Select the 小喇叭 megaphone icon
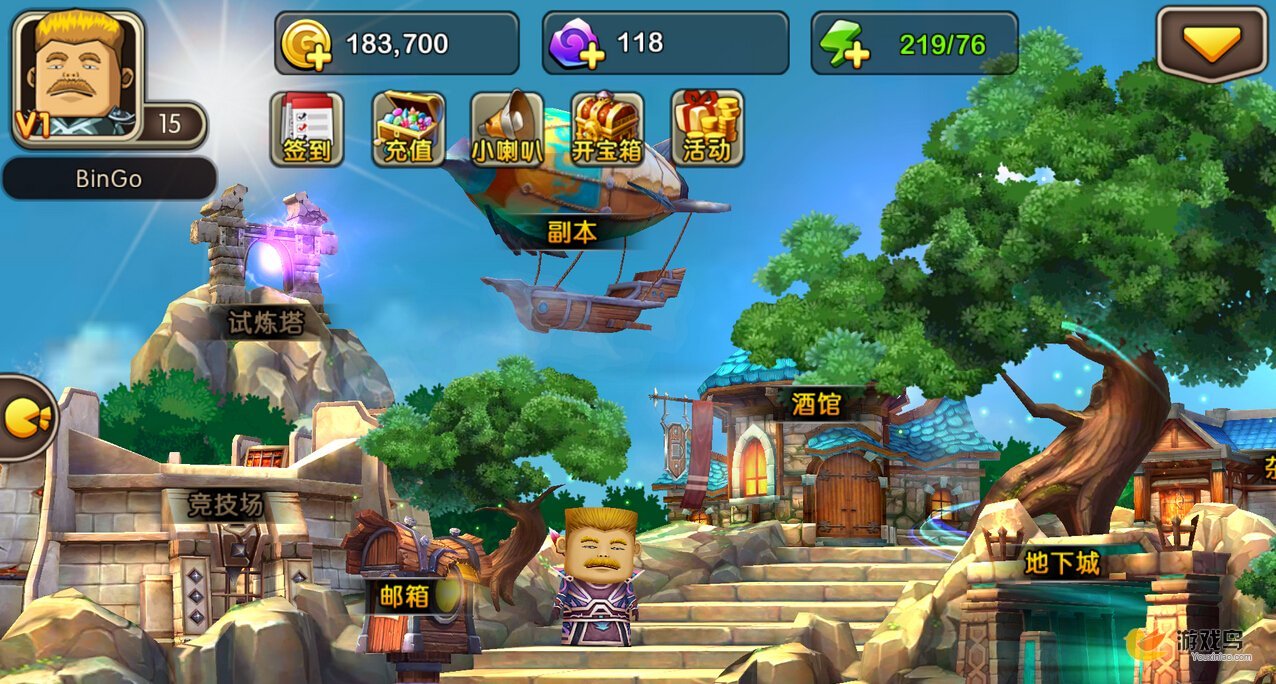The width and height of the screenshot is (1276, 684). point(507,129)
